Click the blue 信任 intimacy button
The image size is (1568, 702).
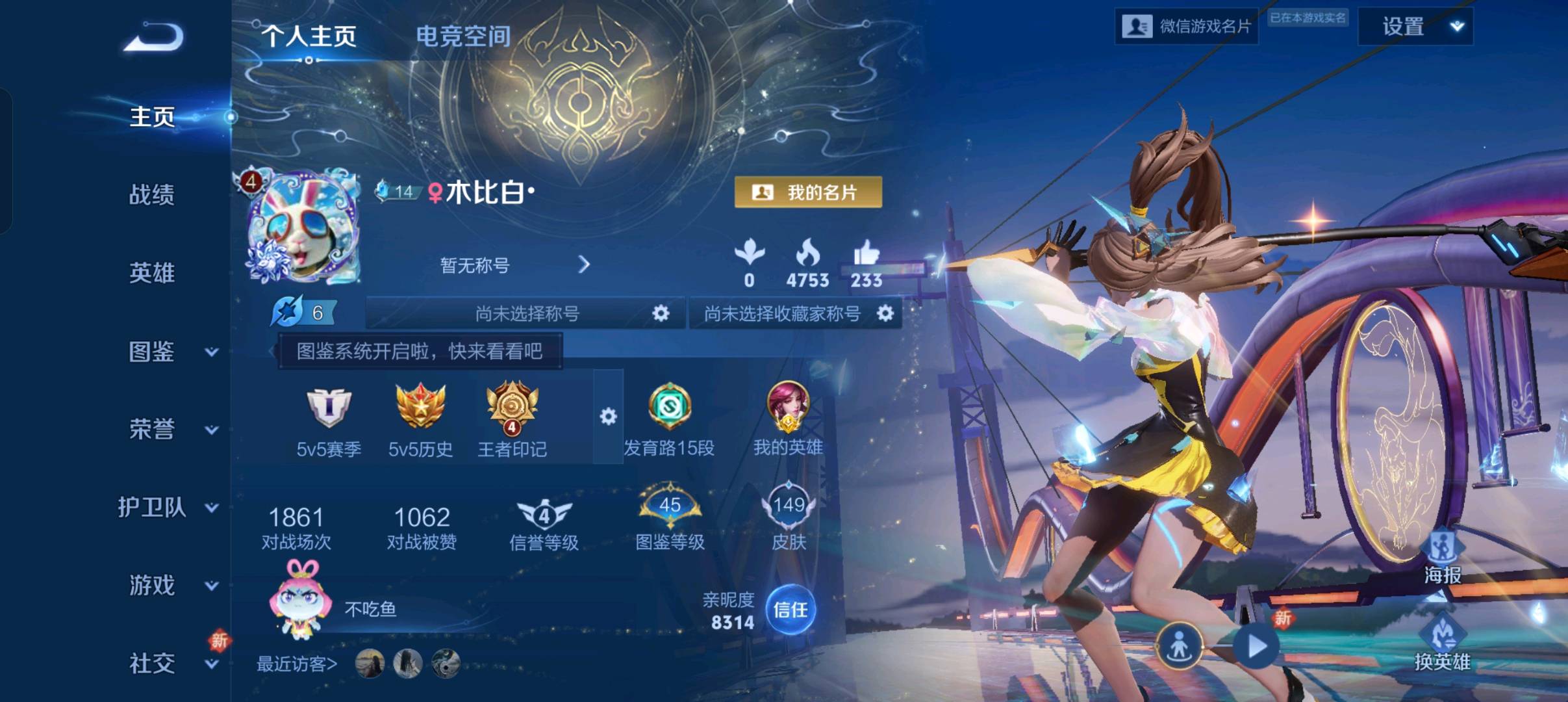[790, 610]
